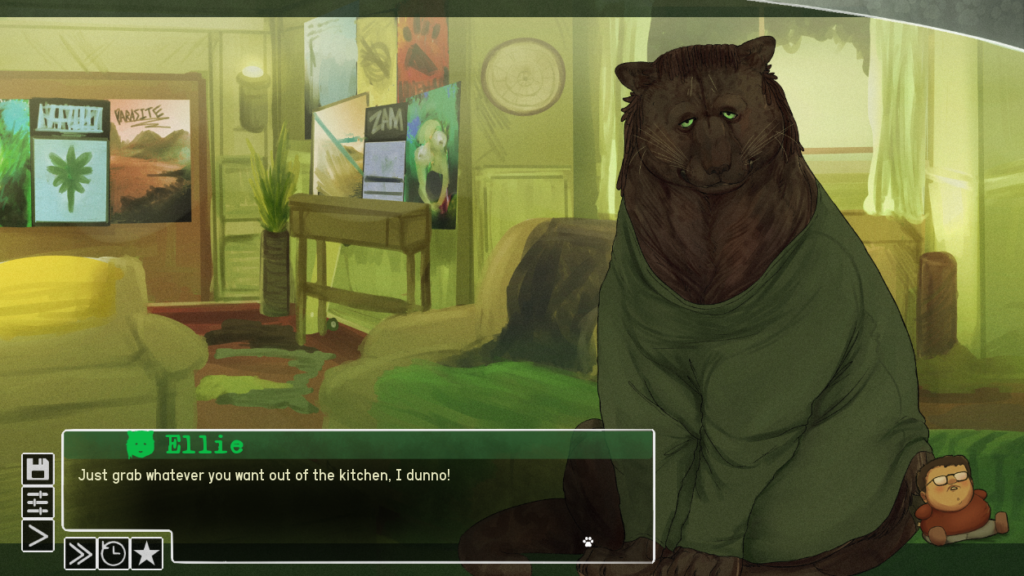Advance the dialogue at the paw print indicator
This screenshot has height=576, width=1024.
click(x=588, y=541)
